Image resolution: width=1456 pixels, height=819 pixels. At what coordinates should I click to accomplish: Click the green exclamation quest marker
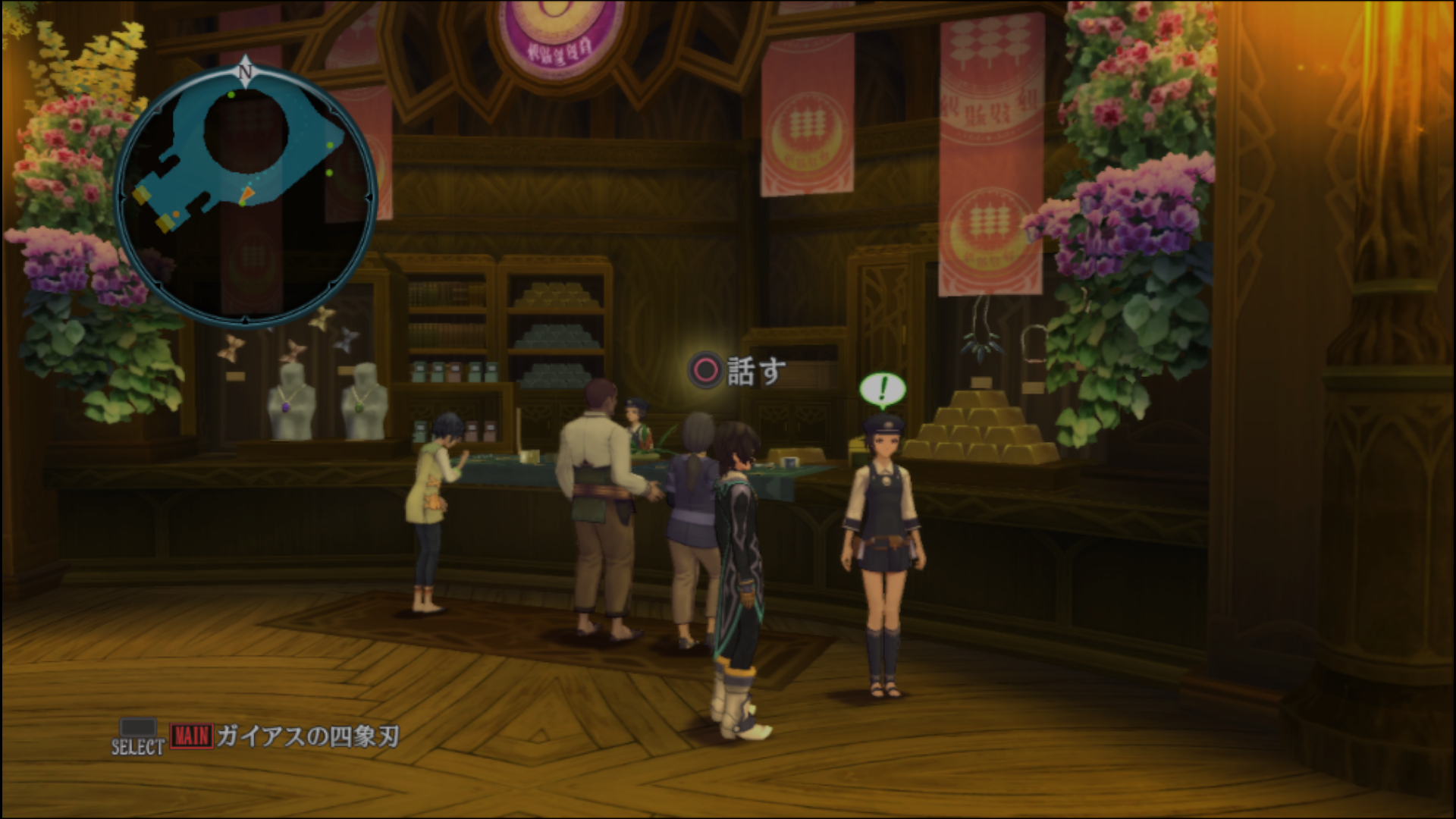[882, 390]
